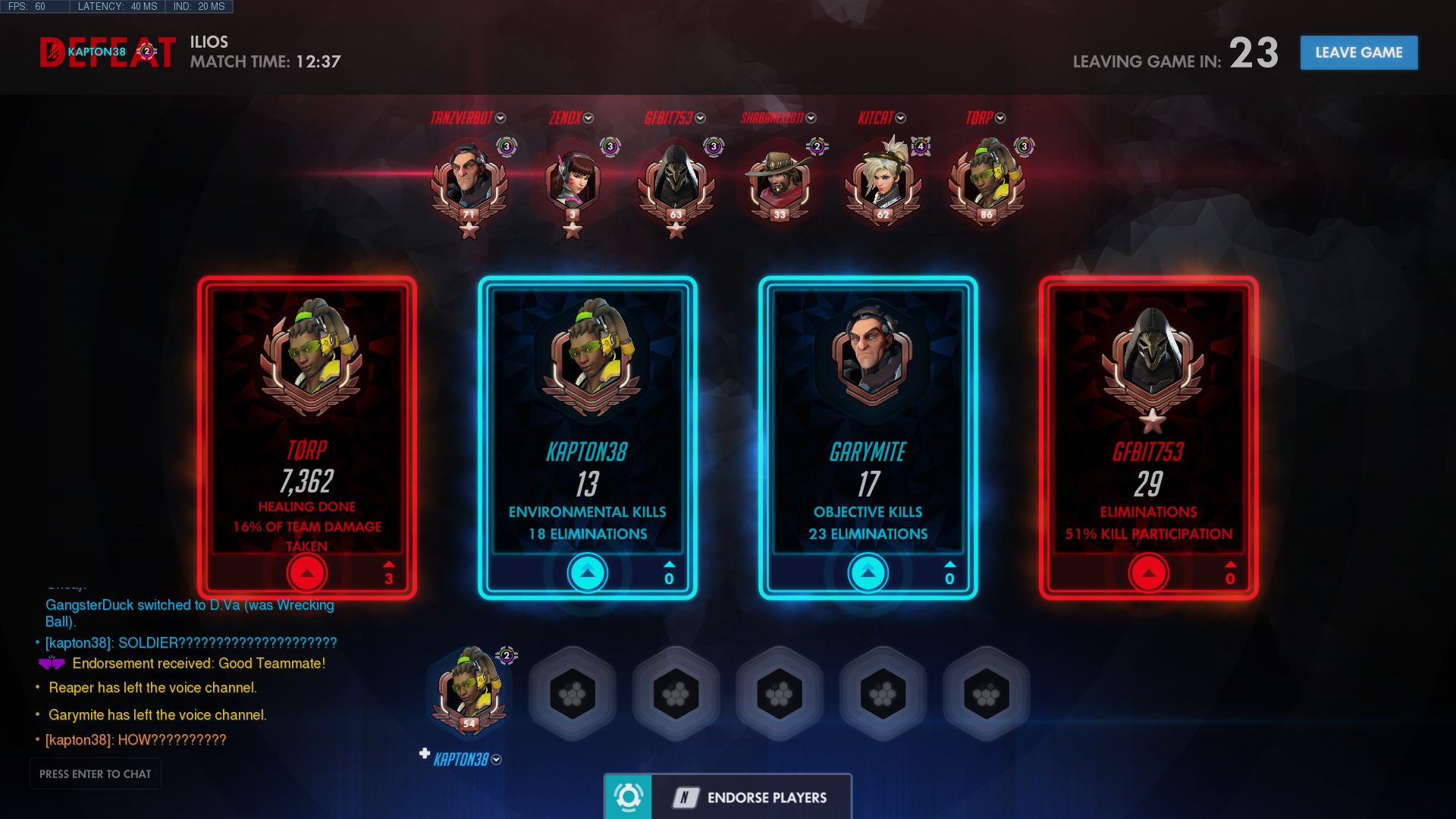Select KAPTON38's Lúcio avatar at the bottom
The height and width of the screenshot is (819, 1456).
[470, 690]
